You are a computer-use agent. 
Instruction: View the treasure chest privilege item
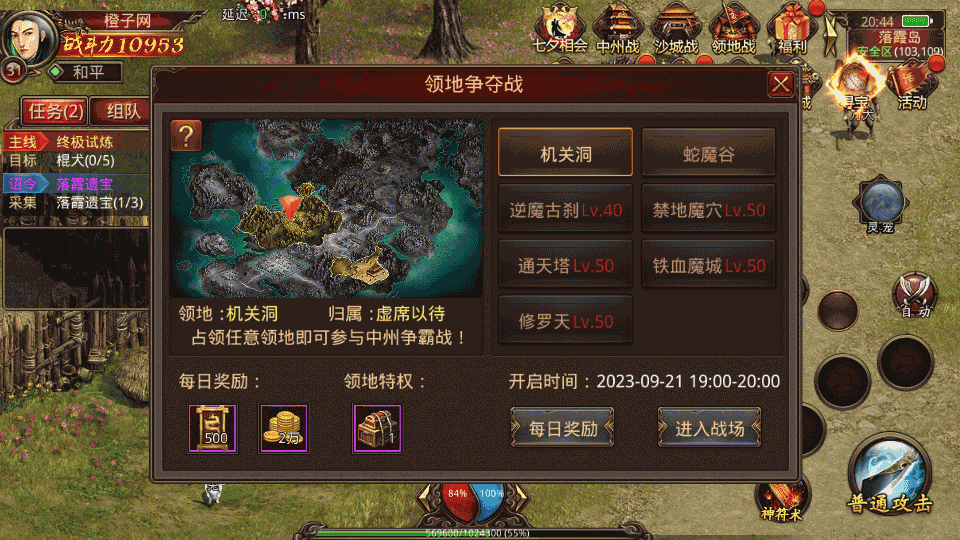pyautogui.click(x=377, y=427)
